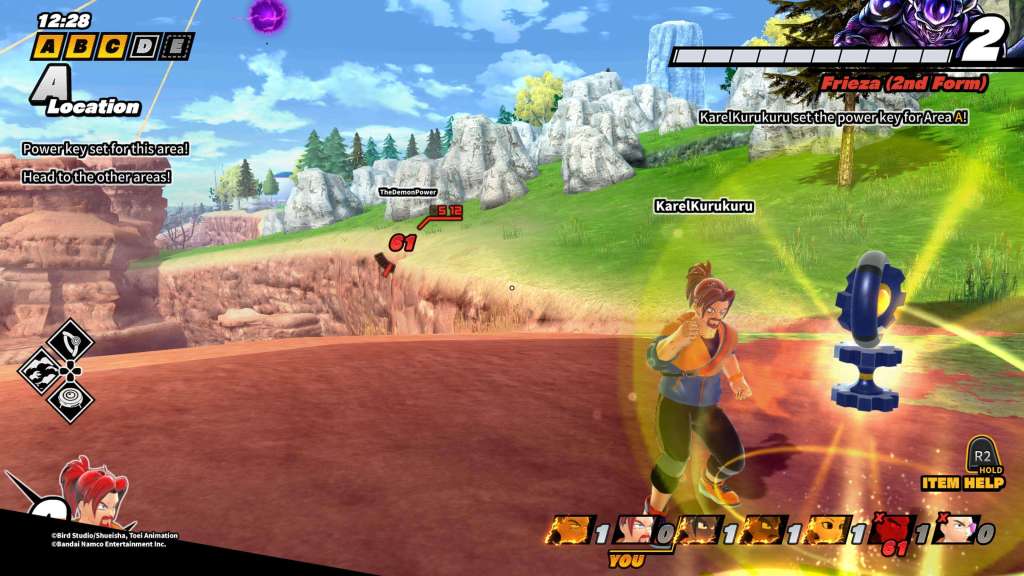Select the dashed Area E indicator
This screenshot has height=576, width=1024.
click(177, 46)
